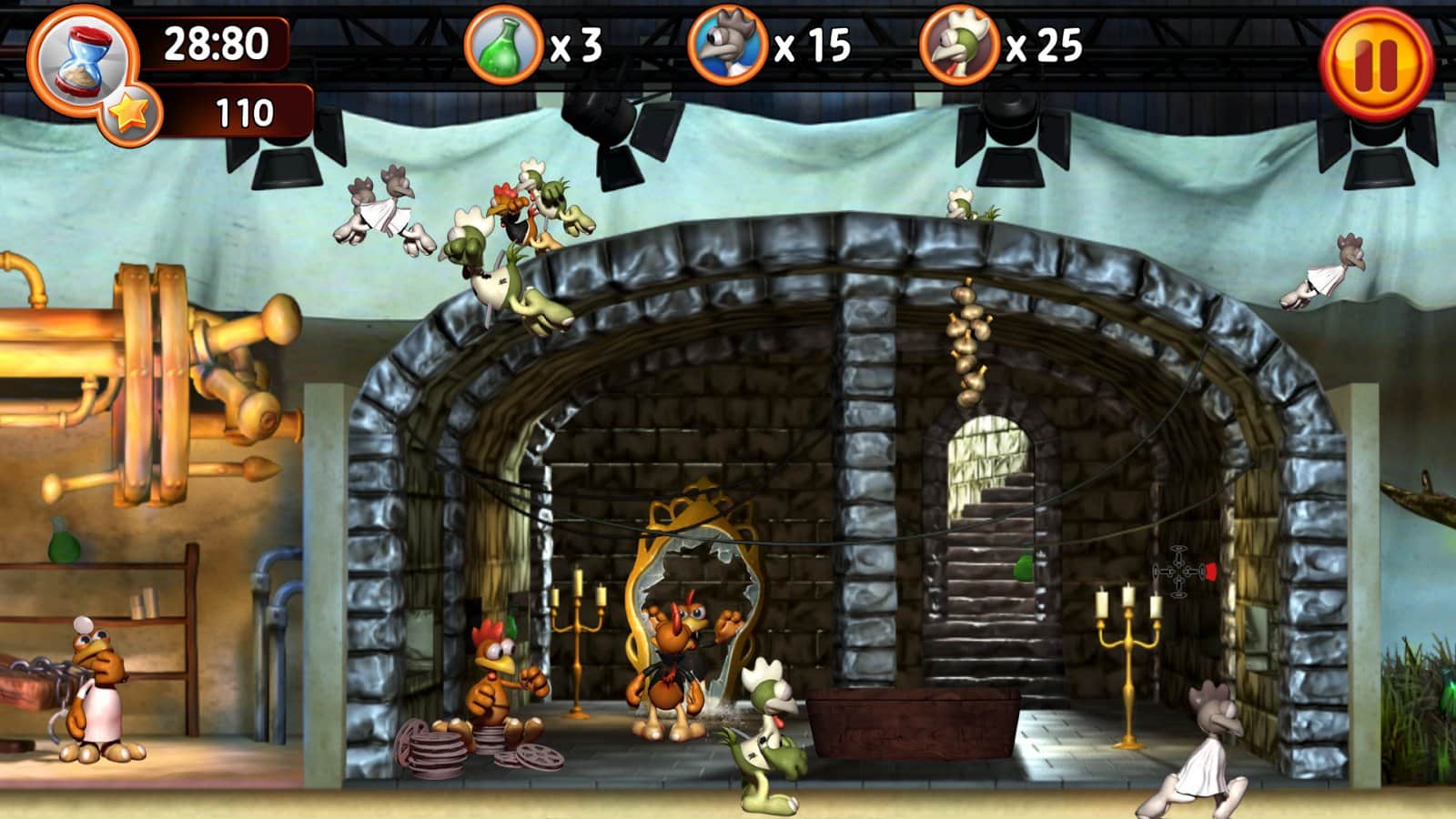Tap the gold star score icon
The image size is (1456, 819).
click(131, 114)
